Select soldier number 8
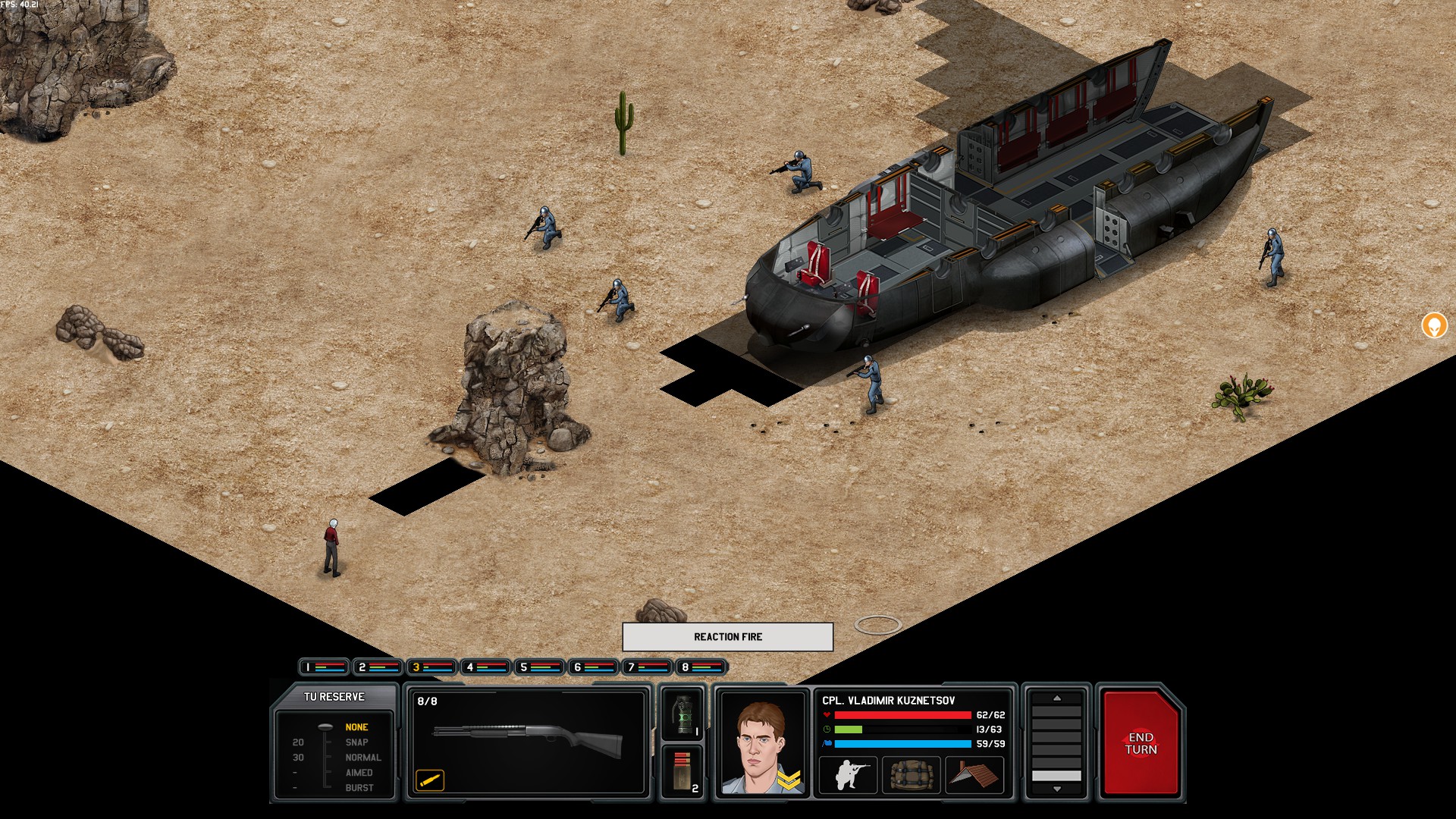 tap(701, 667)
